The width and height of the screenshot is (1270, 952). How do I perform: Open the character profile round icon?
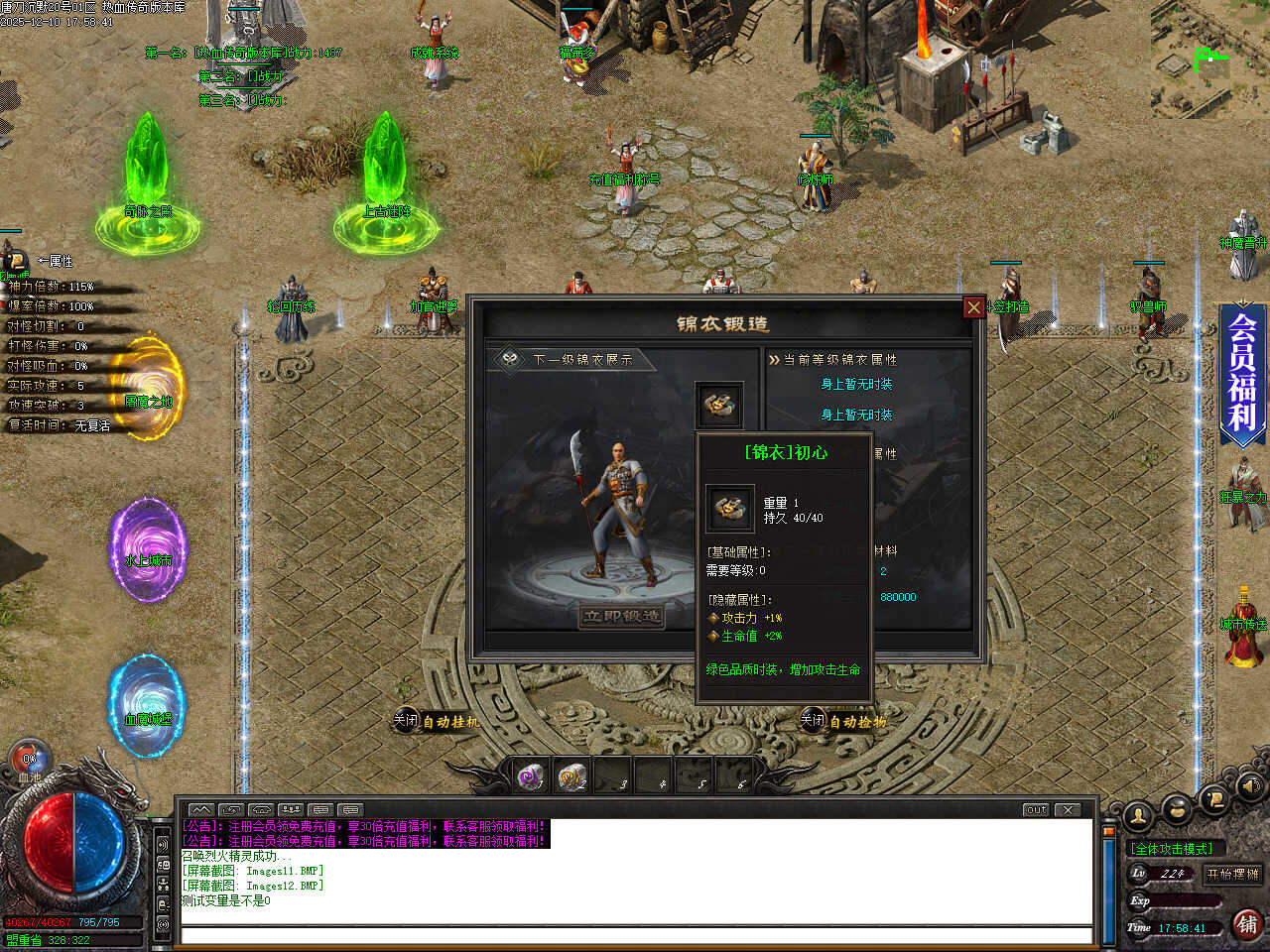point(1139,816)
